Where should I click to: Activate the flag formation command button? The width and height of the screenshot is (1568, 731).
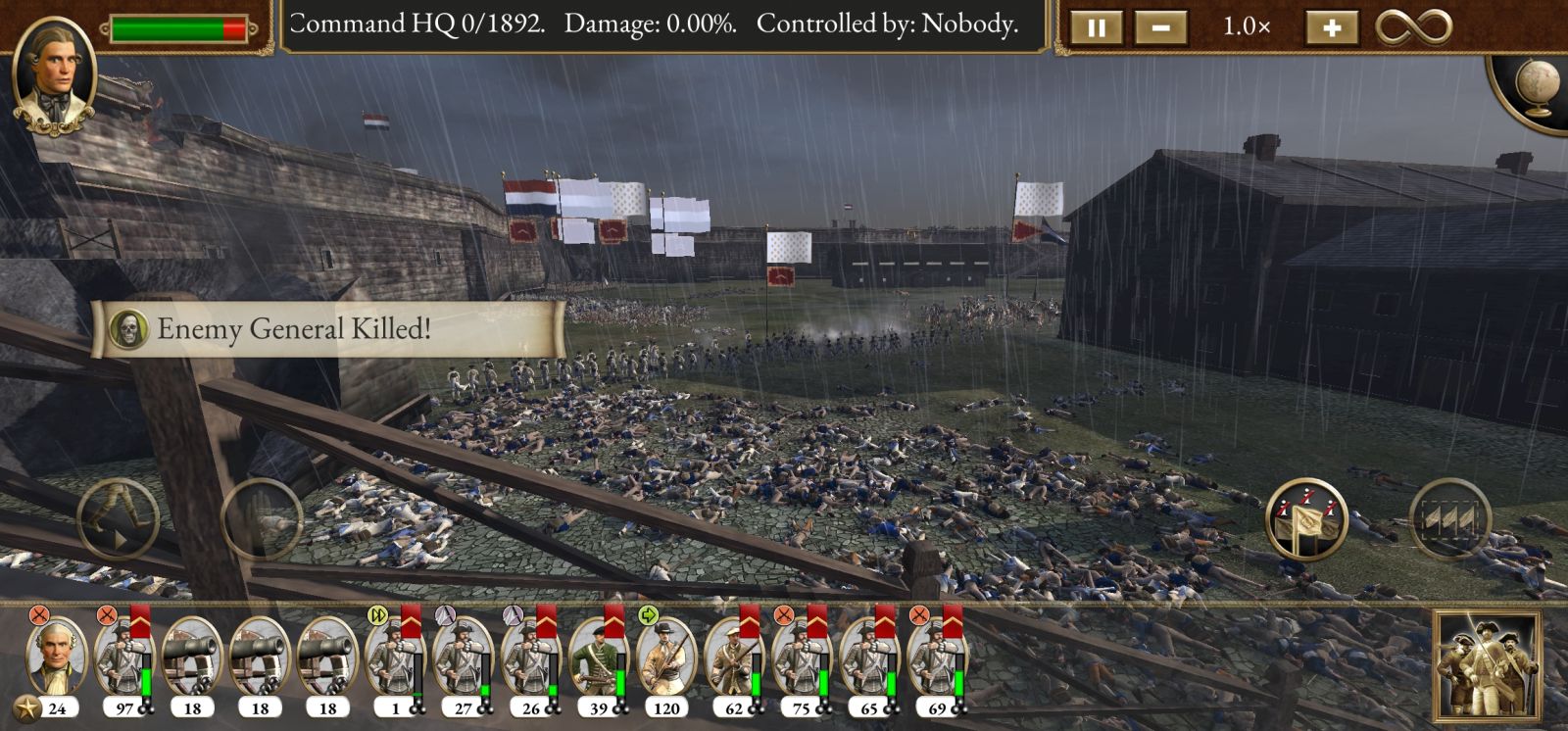1306,519
